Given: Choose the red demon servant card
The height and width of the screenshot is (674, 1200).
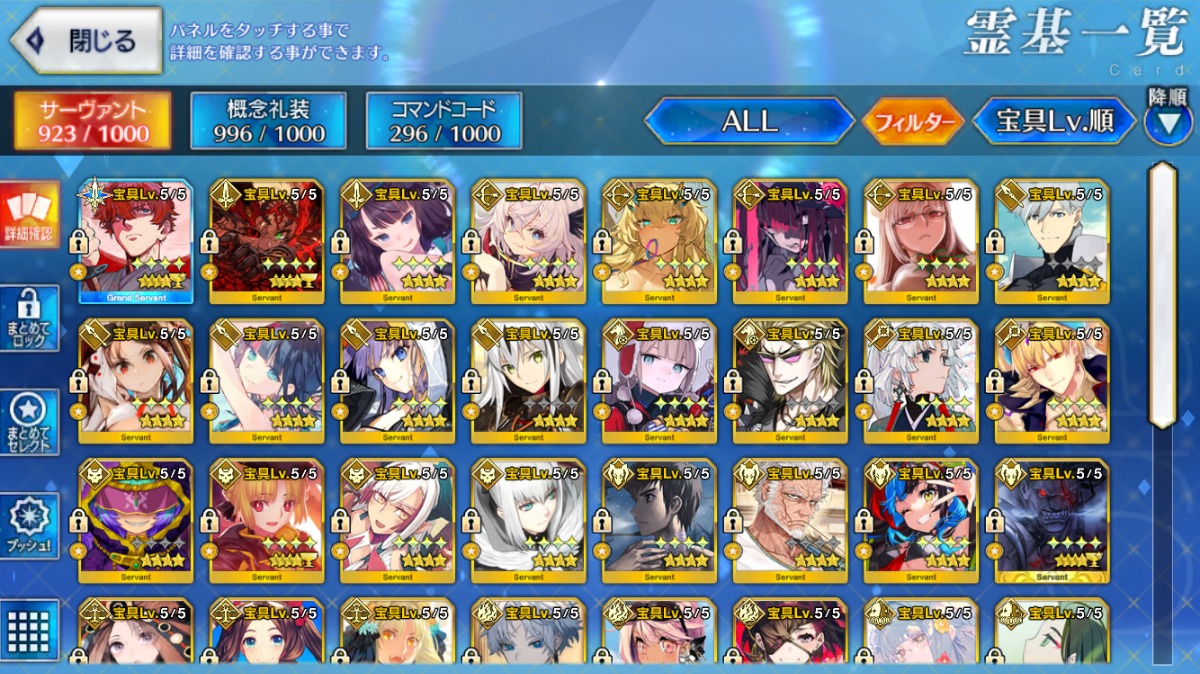Looking at the screenshot, I should tap(267, 242).
